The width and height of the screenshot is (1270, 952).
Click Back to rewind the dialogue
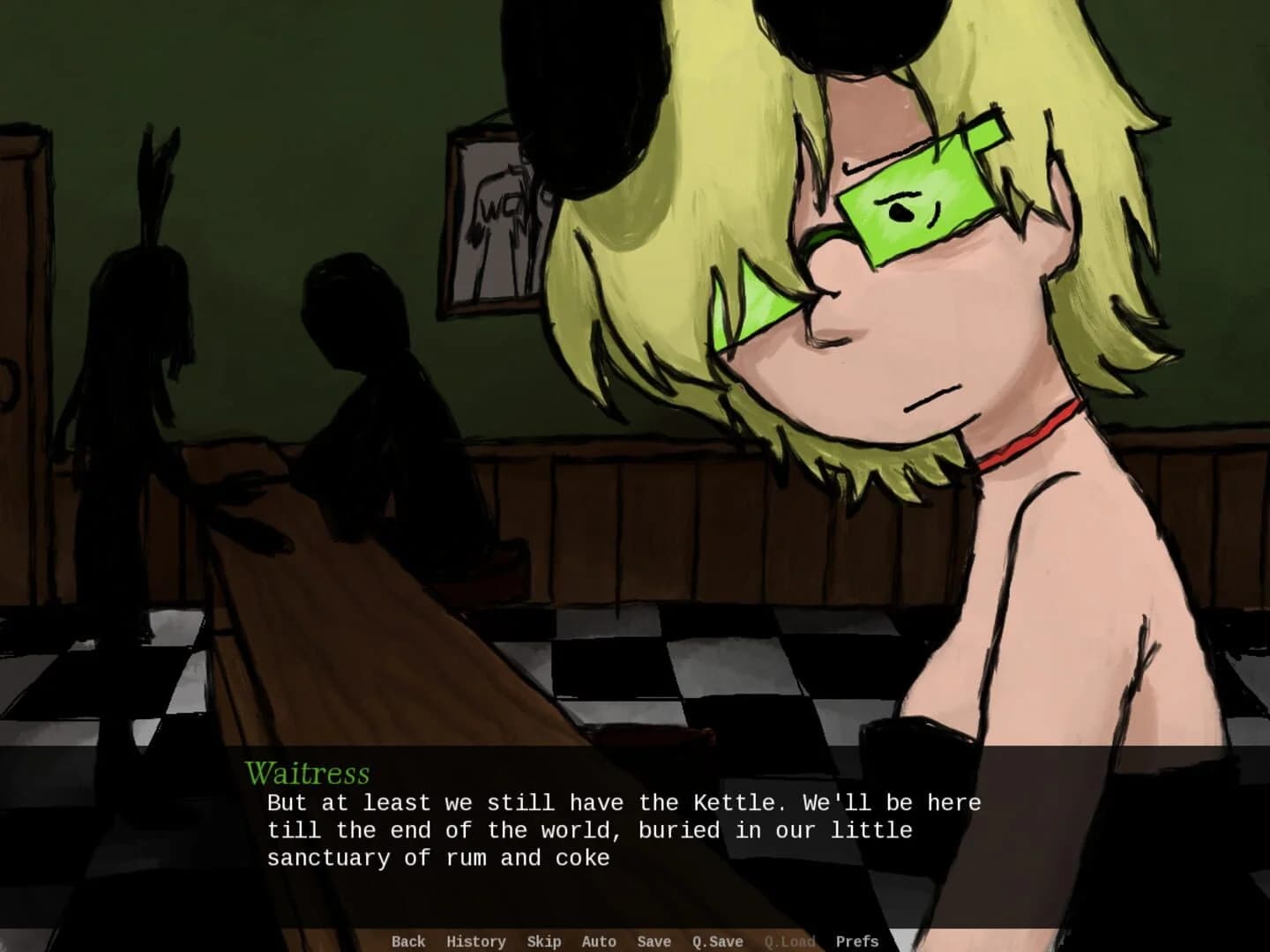pos(408,941)
